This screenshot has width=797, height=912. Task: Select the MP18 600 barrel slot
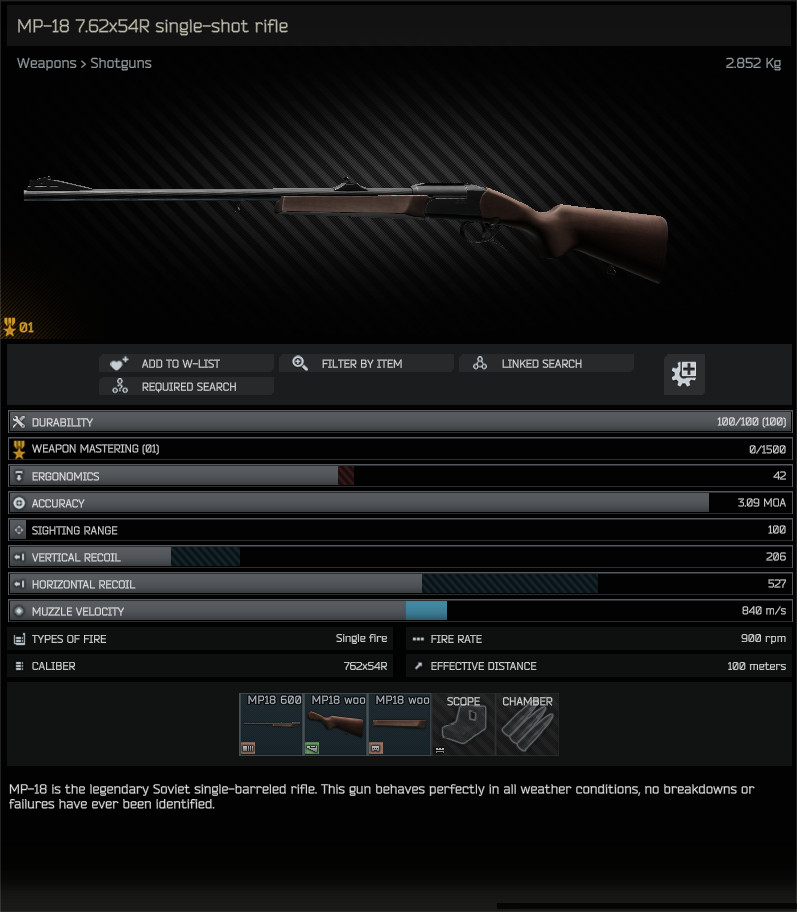[x=271, y=724]
